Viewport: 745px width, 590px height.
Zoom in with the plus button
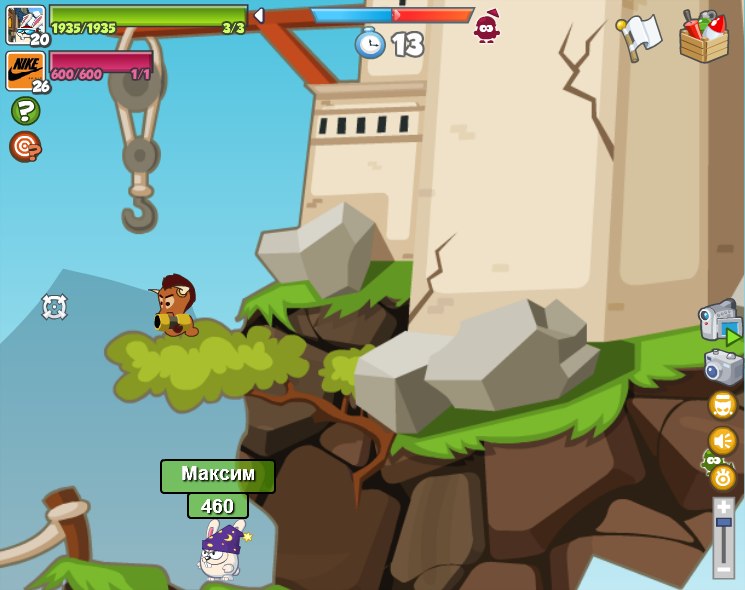(x=723, y=507)
